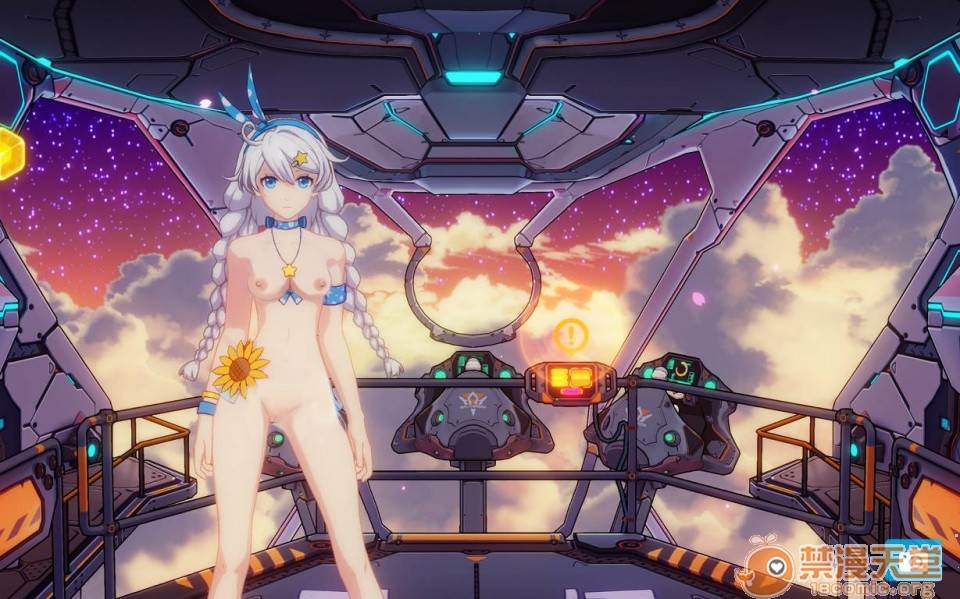960x599 pixels.
Task: Click the yellow exclamation mark alert icon
Action: coord(571,335)
